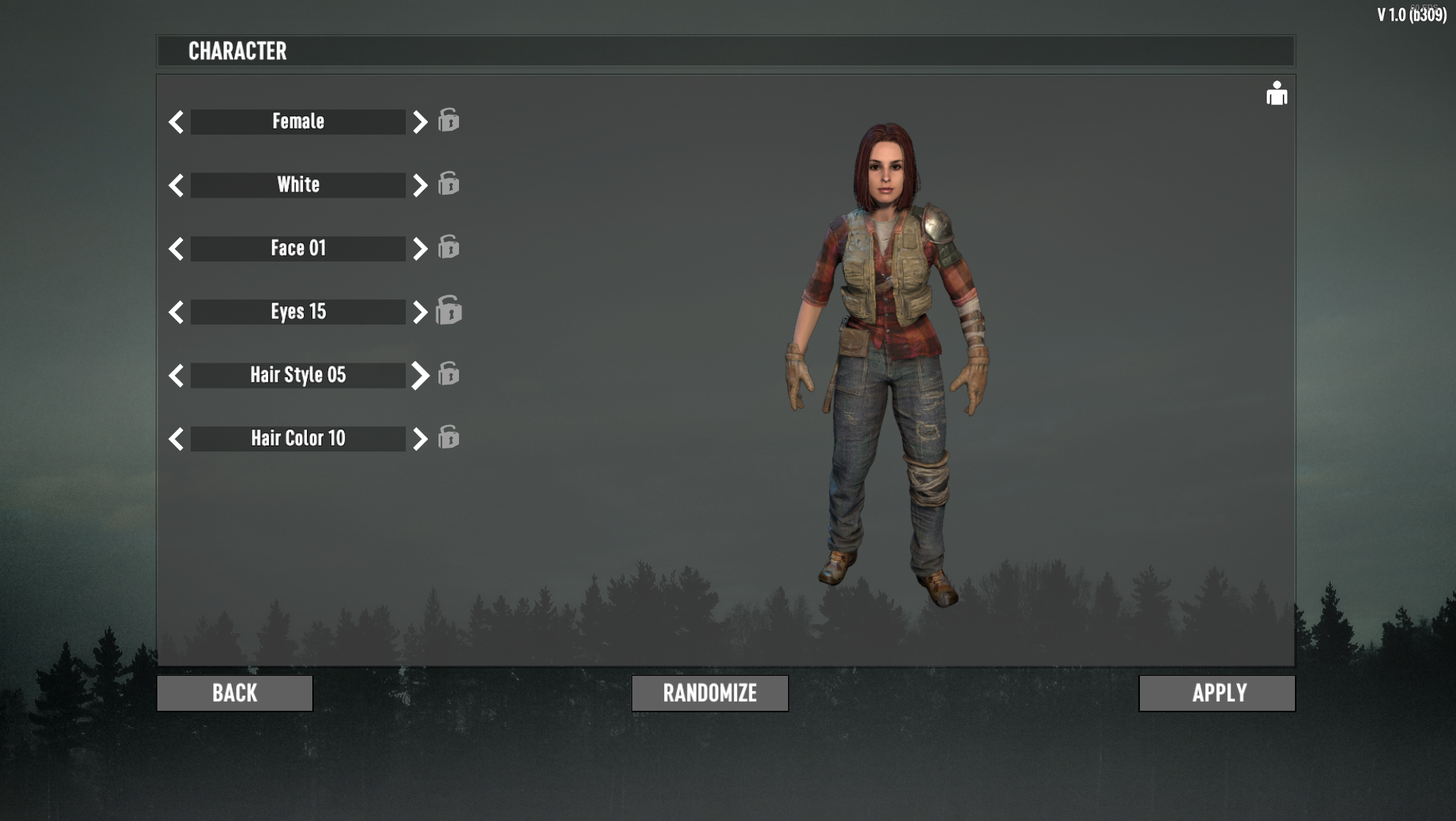The height and width of the screenshot is (821, 1456).
Task: Cycle forward from Eyes 15
Action: tap(419, 312)
